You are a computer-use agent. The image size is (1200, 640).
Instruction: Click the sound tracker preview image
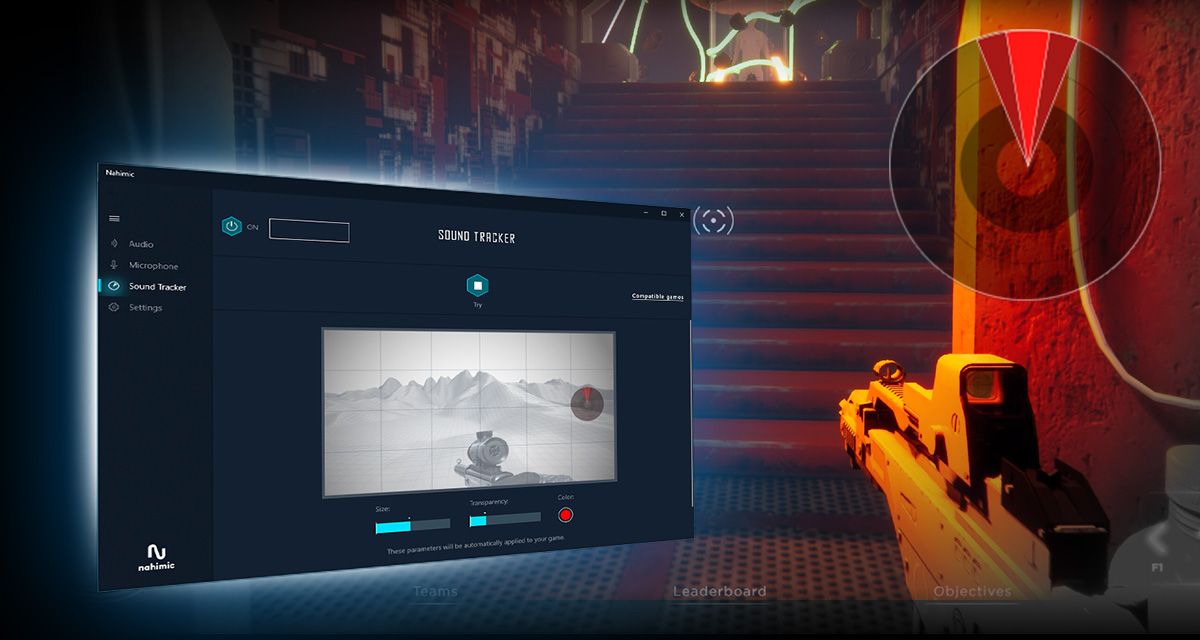[468, 412]
